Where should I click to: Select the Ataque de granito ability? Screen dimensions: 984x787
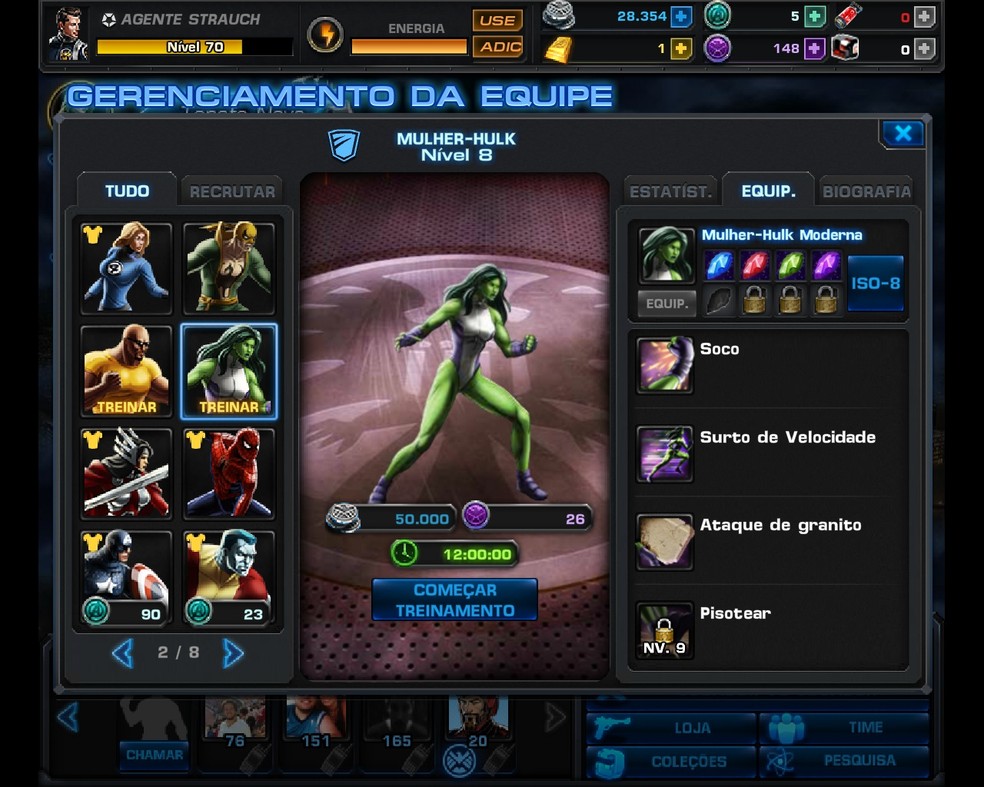coord(665,541)
